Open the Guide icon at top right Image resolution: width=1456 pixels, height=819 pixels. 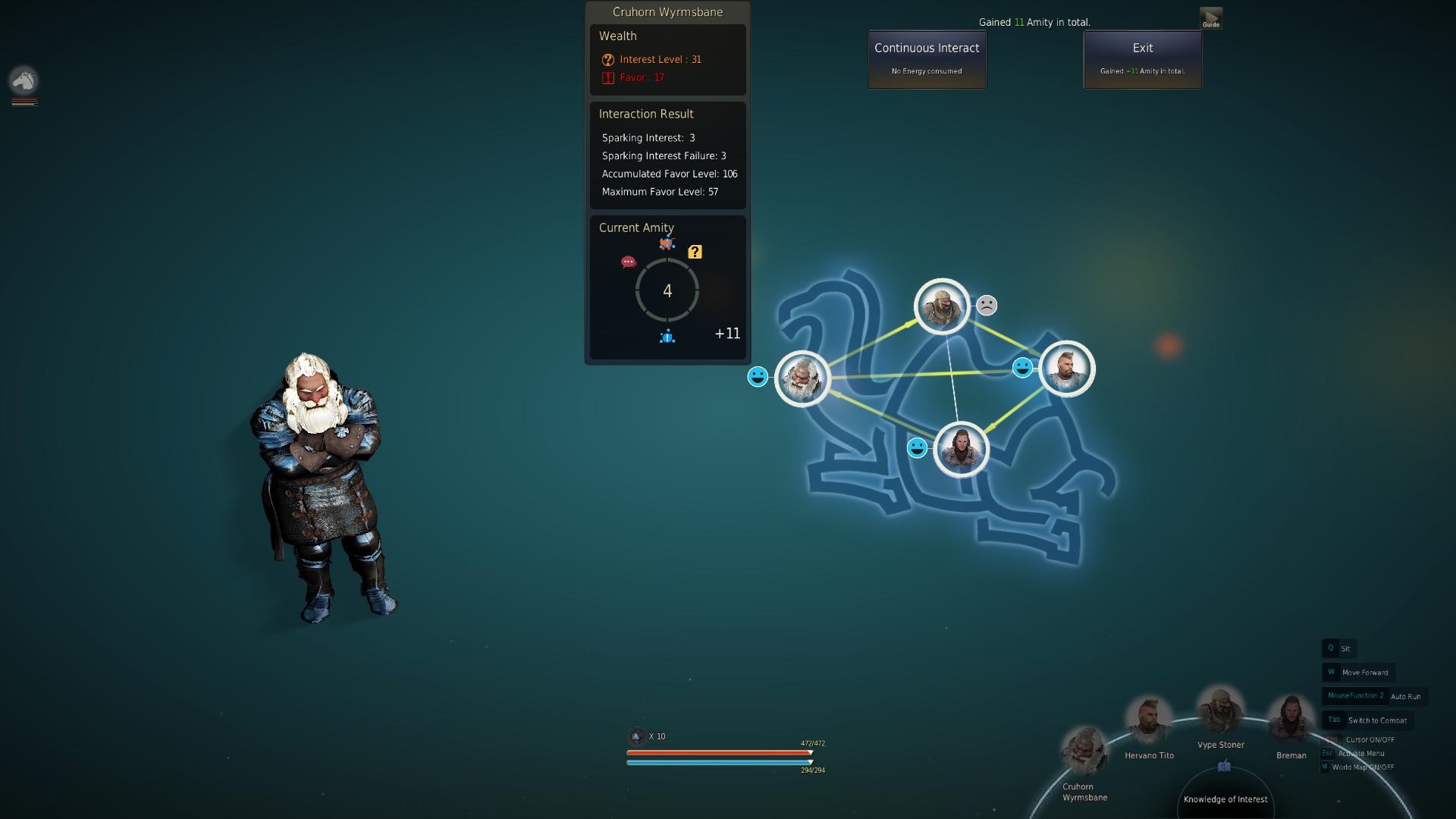click(x=1210, y=17)
